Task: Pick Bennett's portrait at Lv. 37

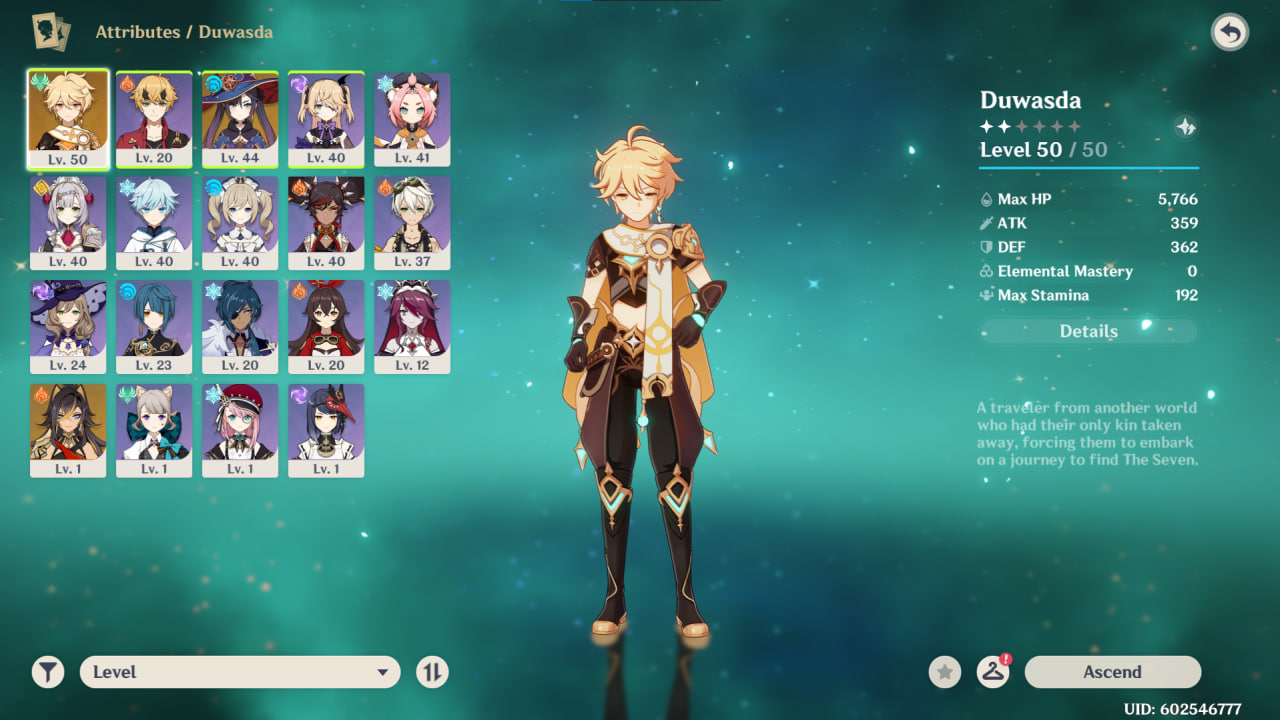Action: coord(412,222)
